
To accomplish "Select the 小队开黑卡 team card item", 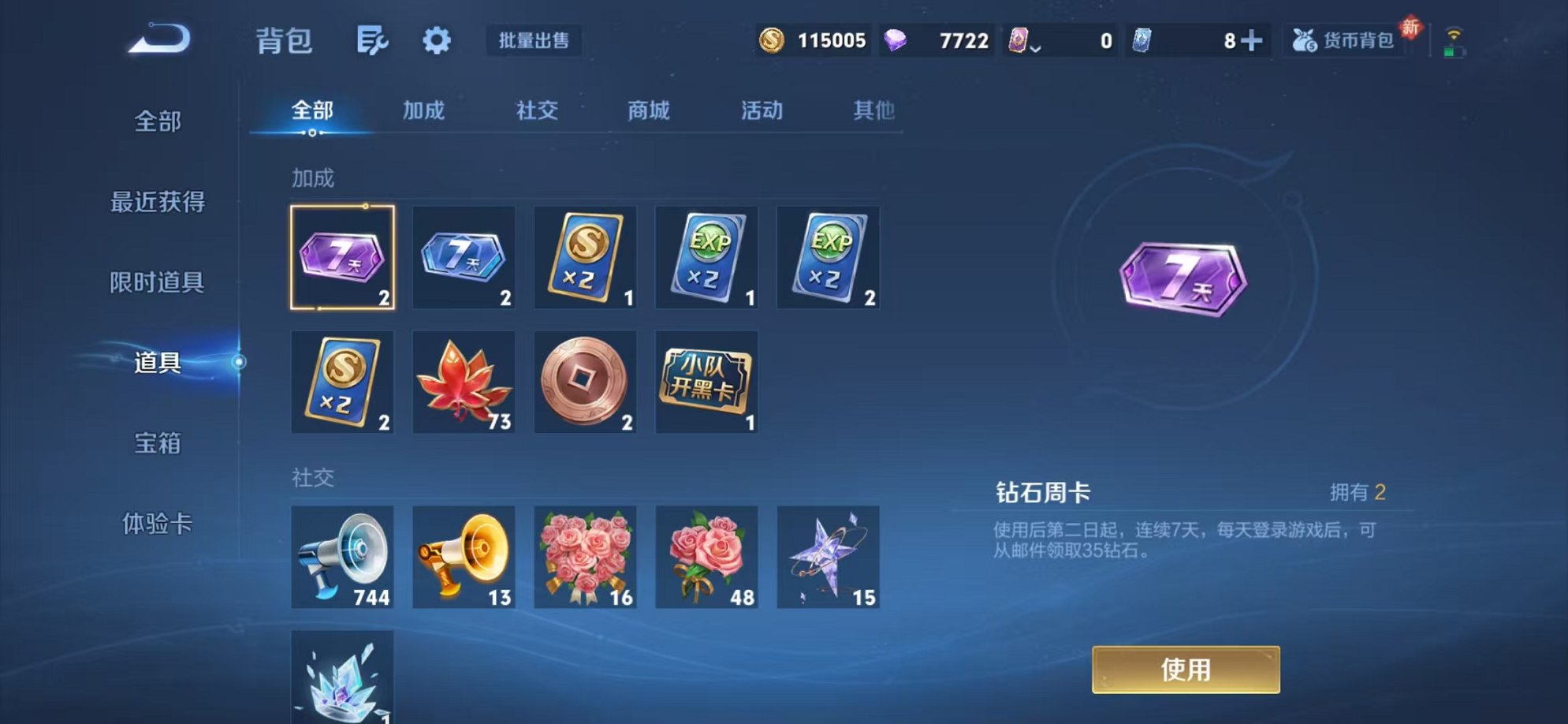I will (706, 382).
